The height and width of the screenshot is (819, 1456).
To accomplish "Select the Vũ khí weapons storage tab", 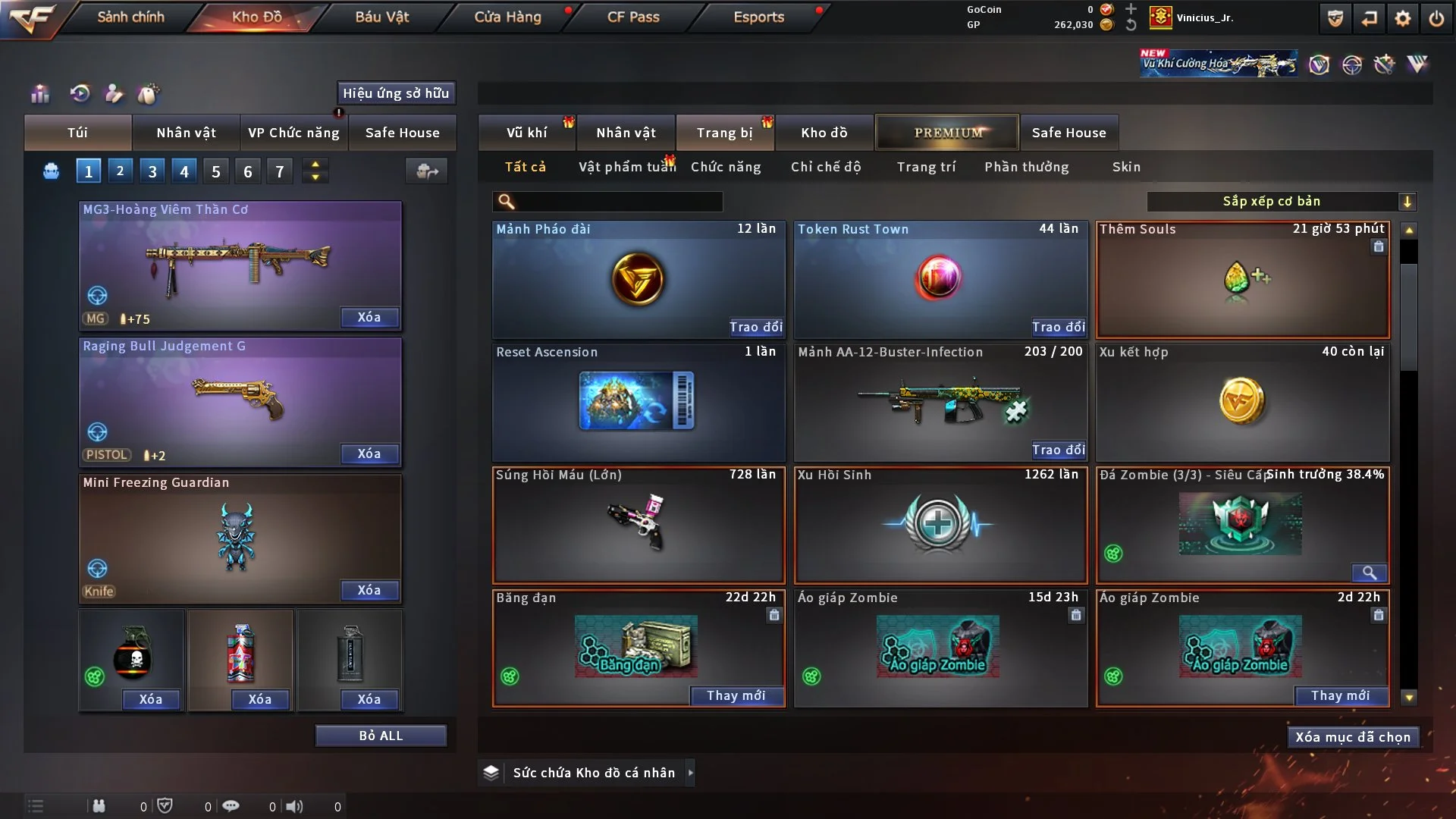I will [x=526, y=133].
